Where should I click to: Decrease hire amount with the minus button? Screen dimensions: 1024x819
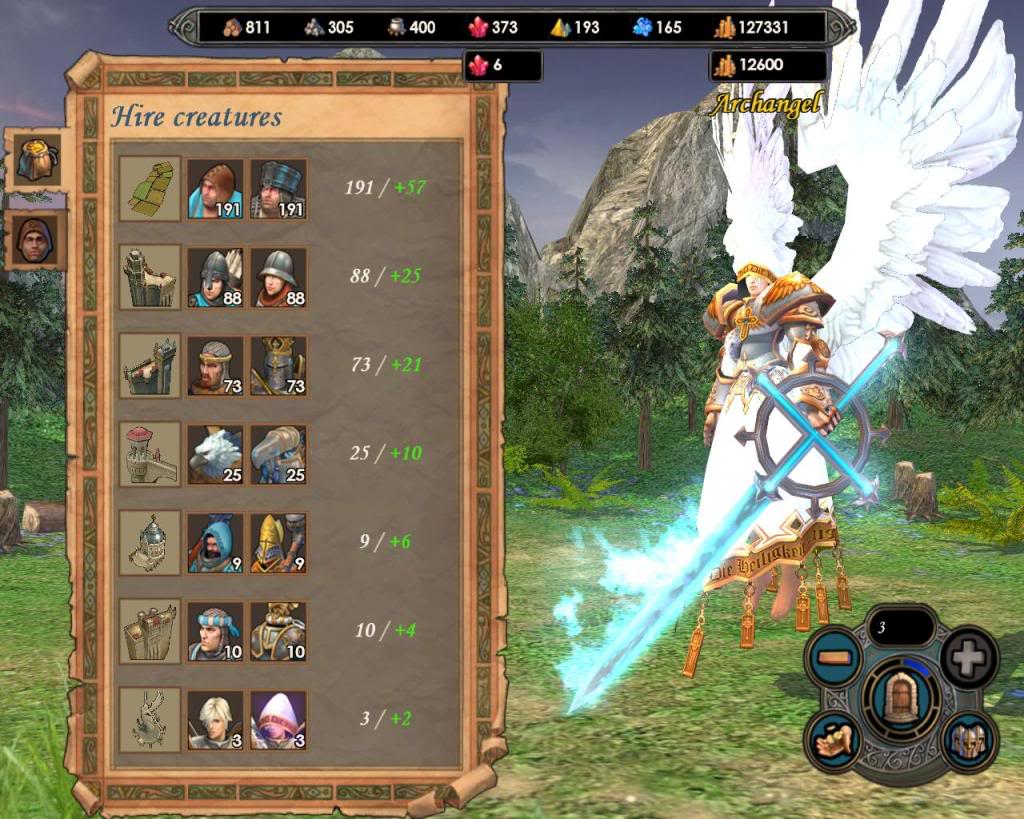pyautogui.click(x=833, y=658)
